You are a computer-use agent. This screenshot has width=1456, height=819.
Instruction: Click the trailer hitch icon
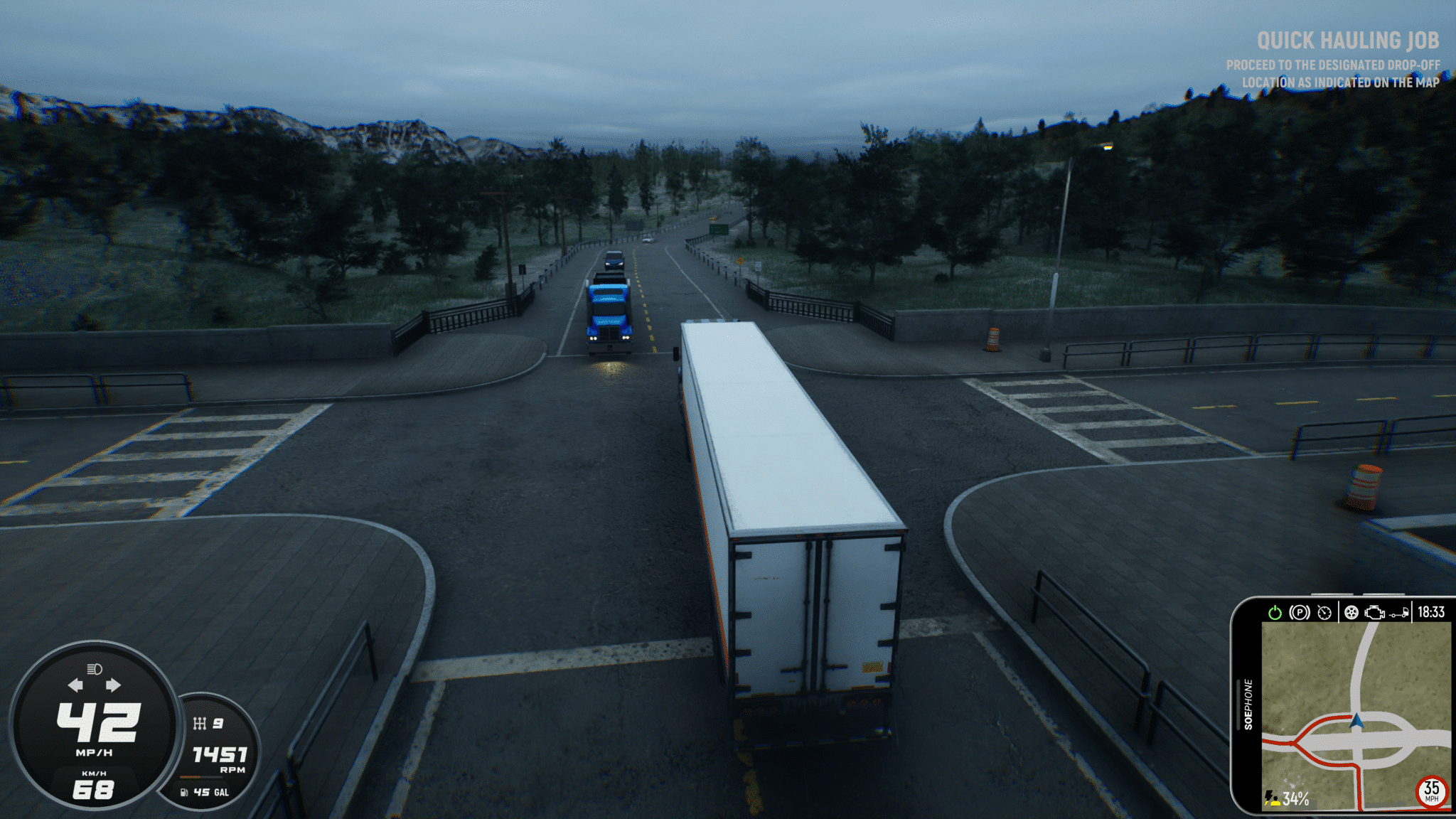tap(1399, 613)
